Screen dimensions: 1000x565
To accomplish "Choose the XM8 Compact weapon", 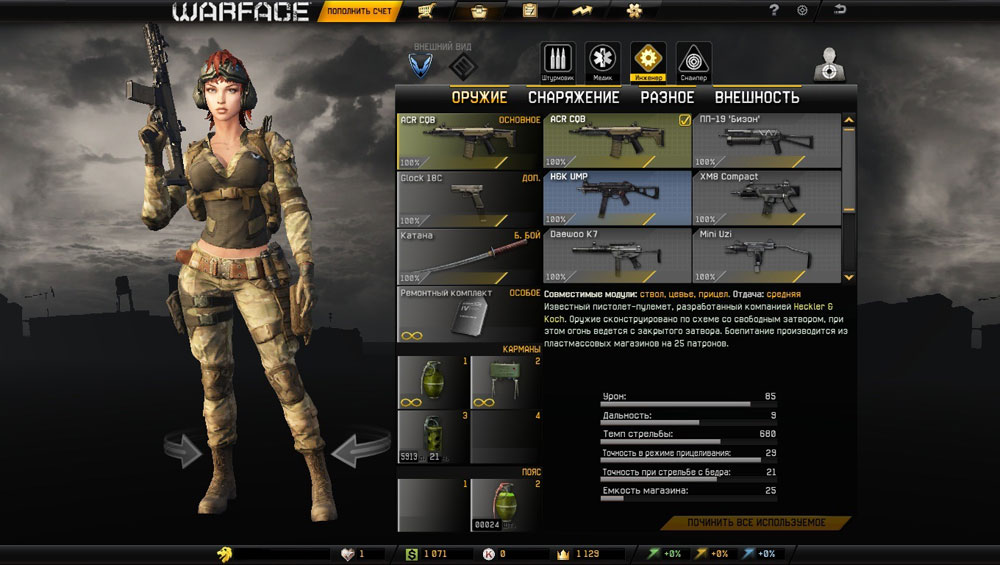I will coord(766,198).
